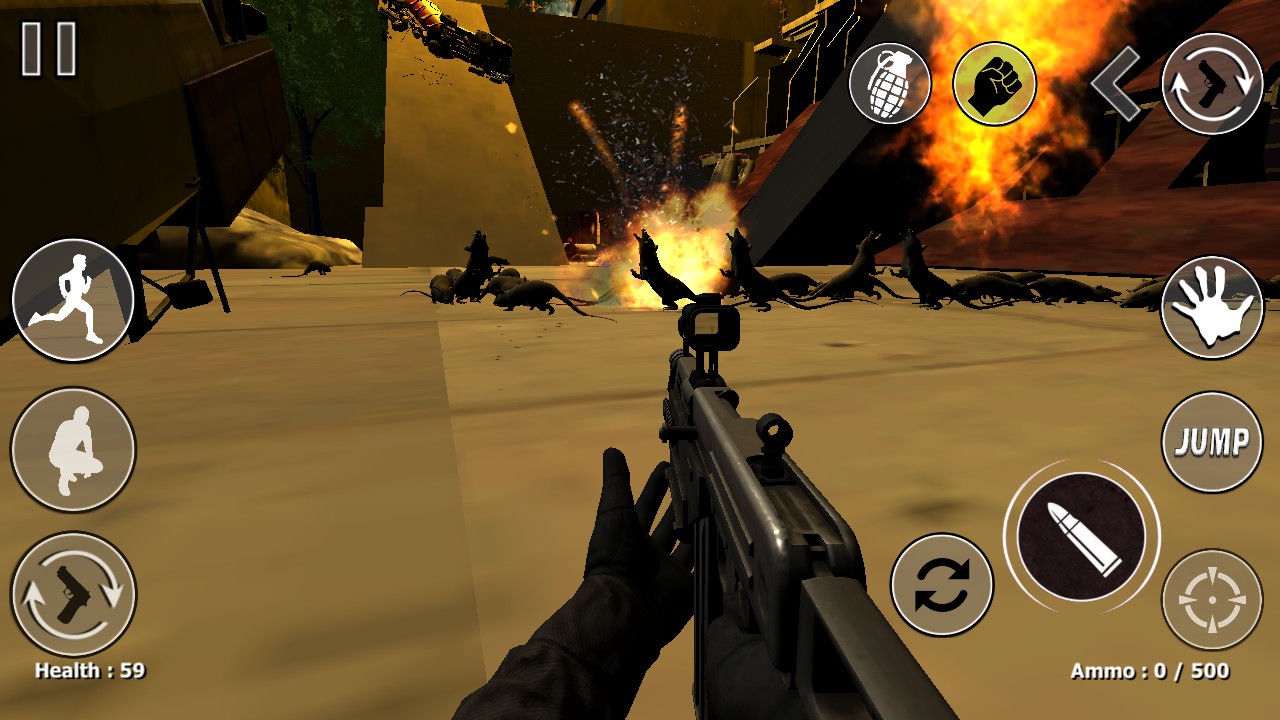The width and height of the screenshot is (1280, 720).
Task: Hit the JUMP button
Action: pyautogui.click(x=1212, y=441)
